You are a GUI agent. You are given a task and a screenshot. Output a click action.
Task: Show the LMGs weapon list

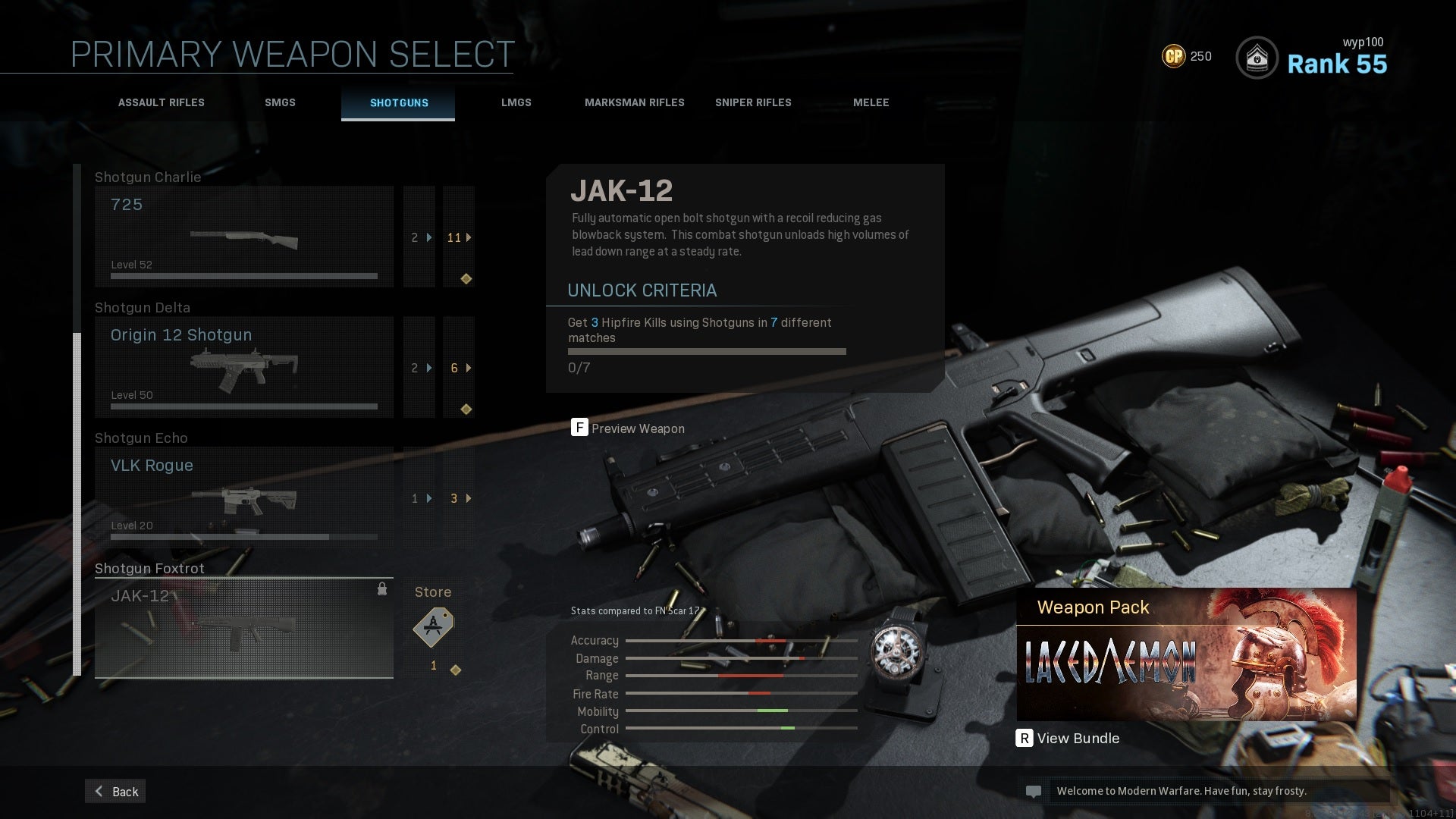click(516, 102)
